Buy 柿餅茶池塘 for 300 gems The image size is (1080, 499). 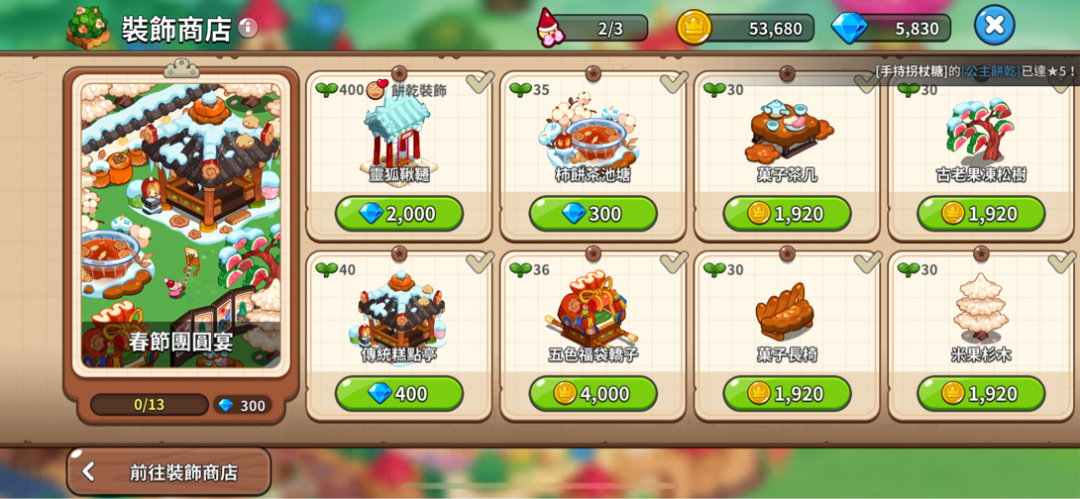coord(593,214)
